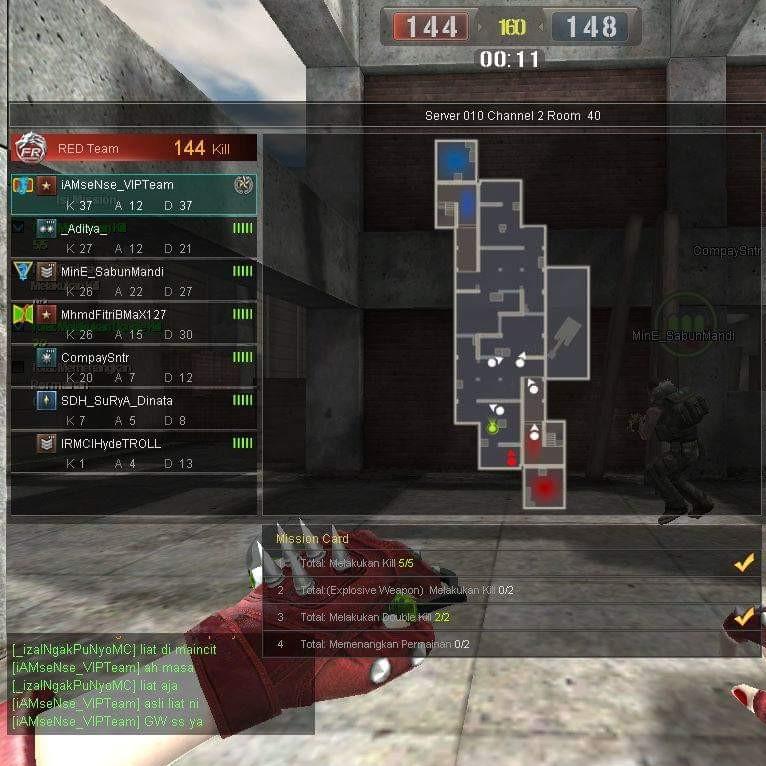Choose IRMCIHydeTROLL in the team list
This screenshot has width=766, height=766.
[x=133, y=453]
